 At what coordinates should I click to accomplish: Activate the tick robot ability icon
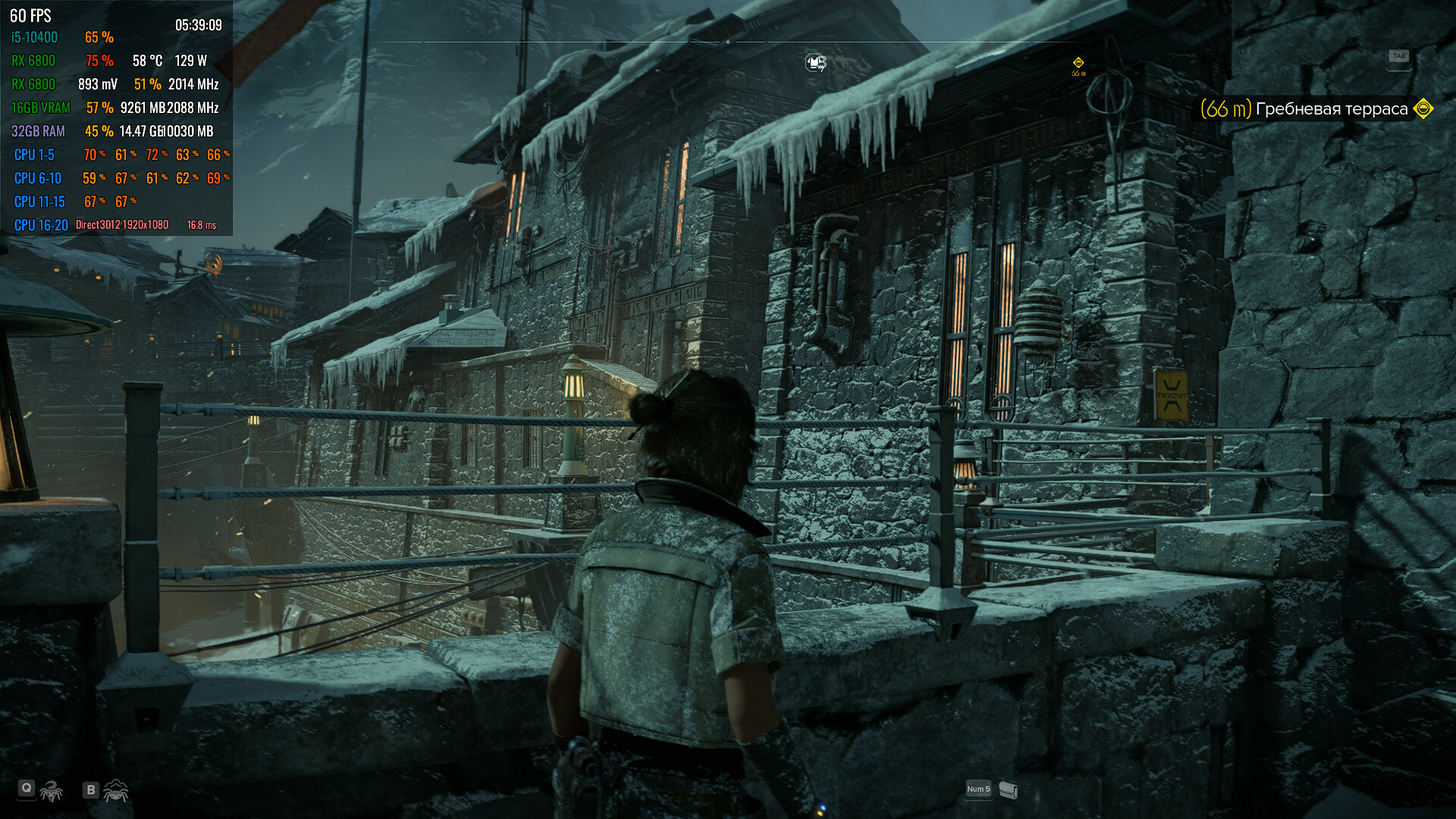[116, 791]
